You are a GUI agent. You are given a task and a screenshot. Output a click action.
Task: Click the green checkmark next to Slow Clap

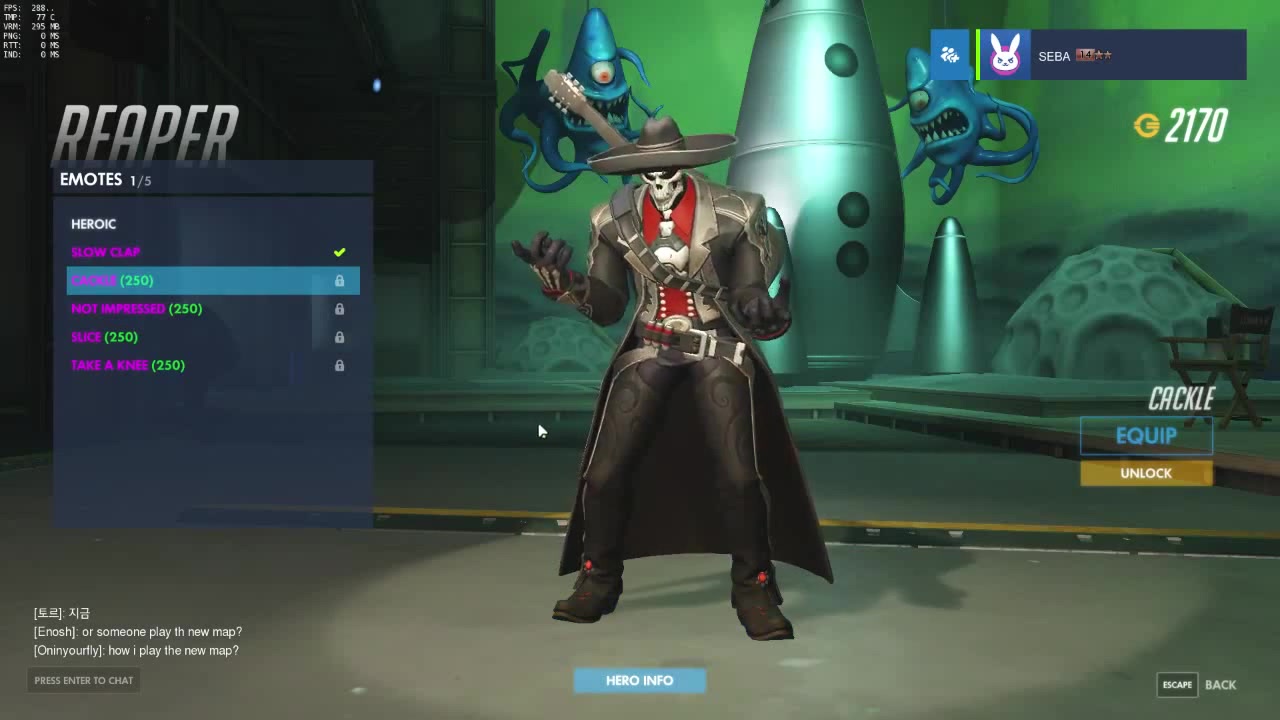click(339, 252)
